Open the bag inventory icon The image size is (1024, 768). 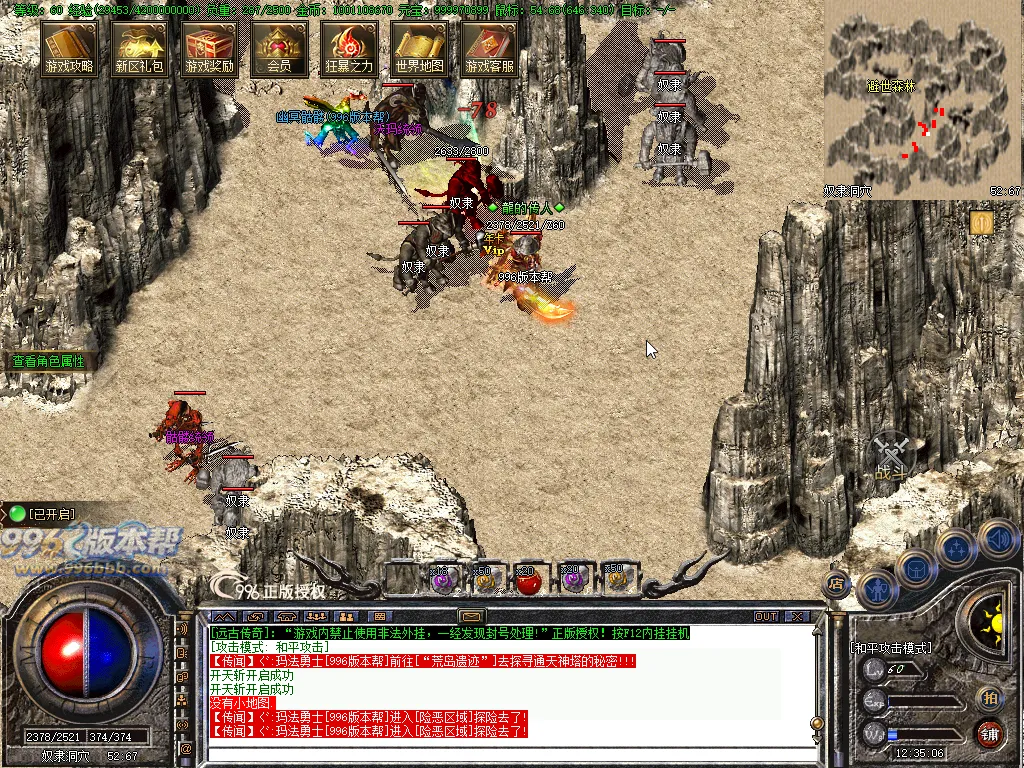[915, 569]
